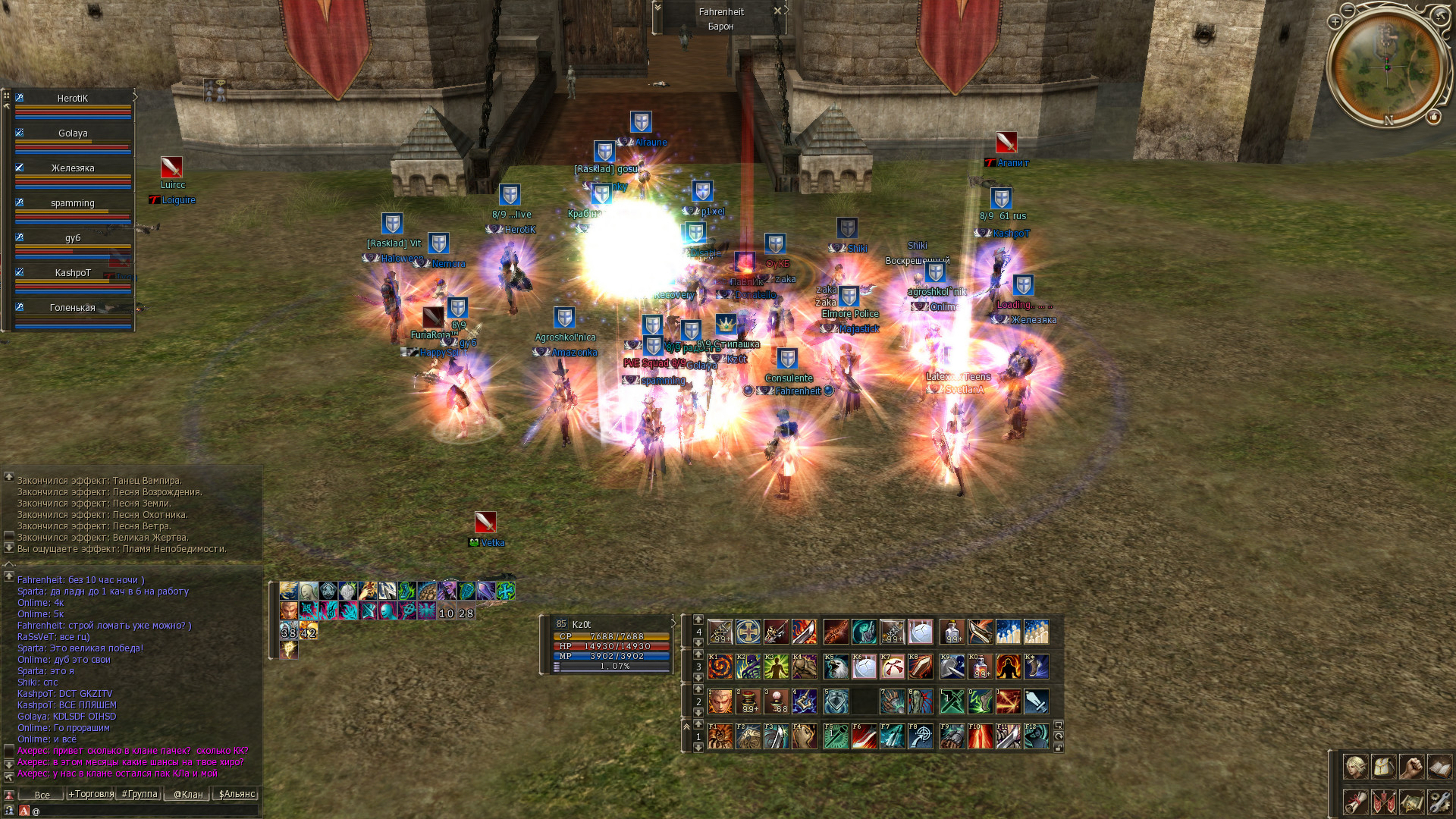Zoom in the minimap with plus button
The width and height of the screenshot is (1456, 819).
pos(1335,22)
